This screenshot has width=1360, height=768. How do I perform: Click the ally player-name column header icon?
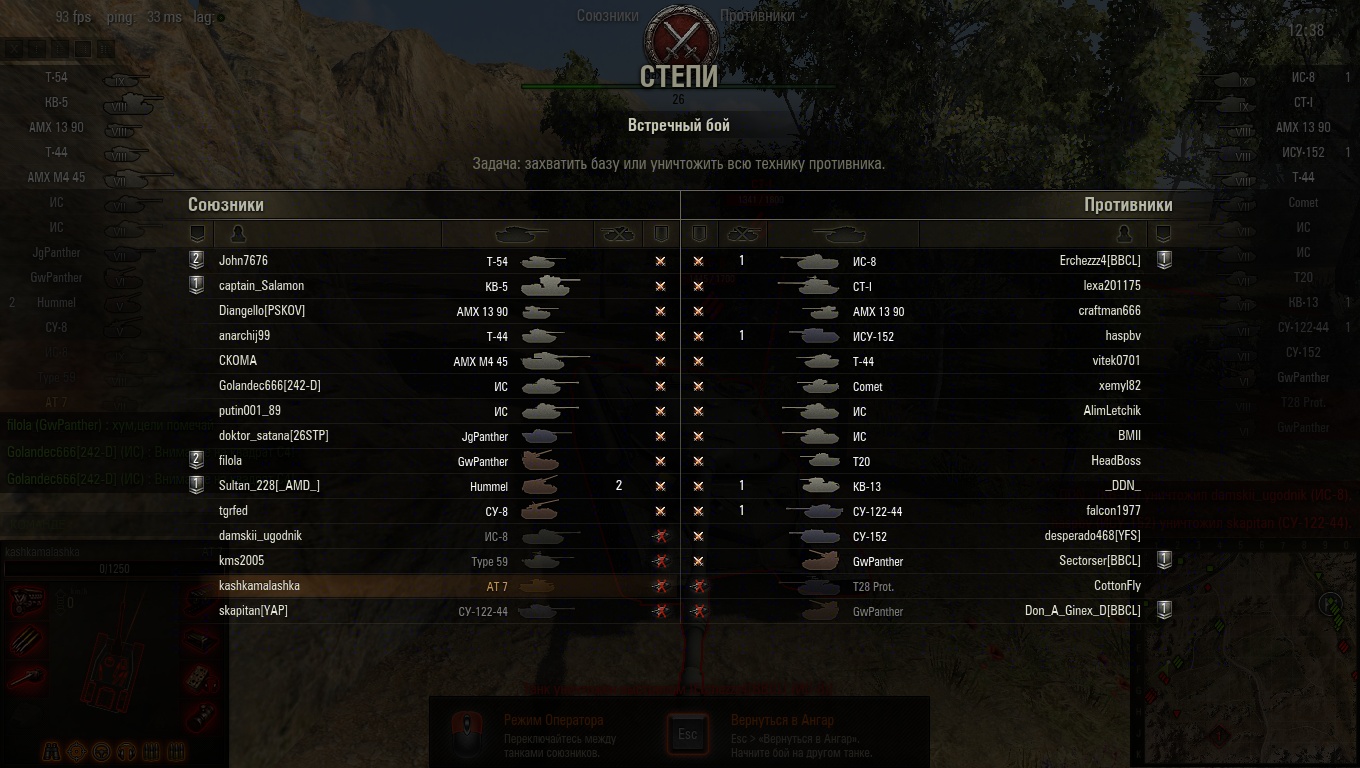(x=237, y=234)
